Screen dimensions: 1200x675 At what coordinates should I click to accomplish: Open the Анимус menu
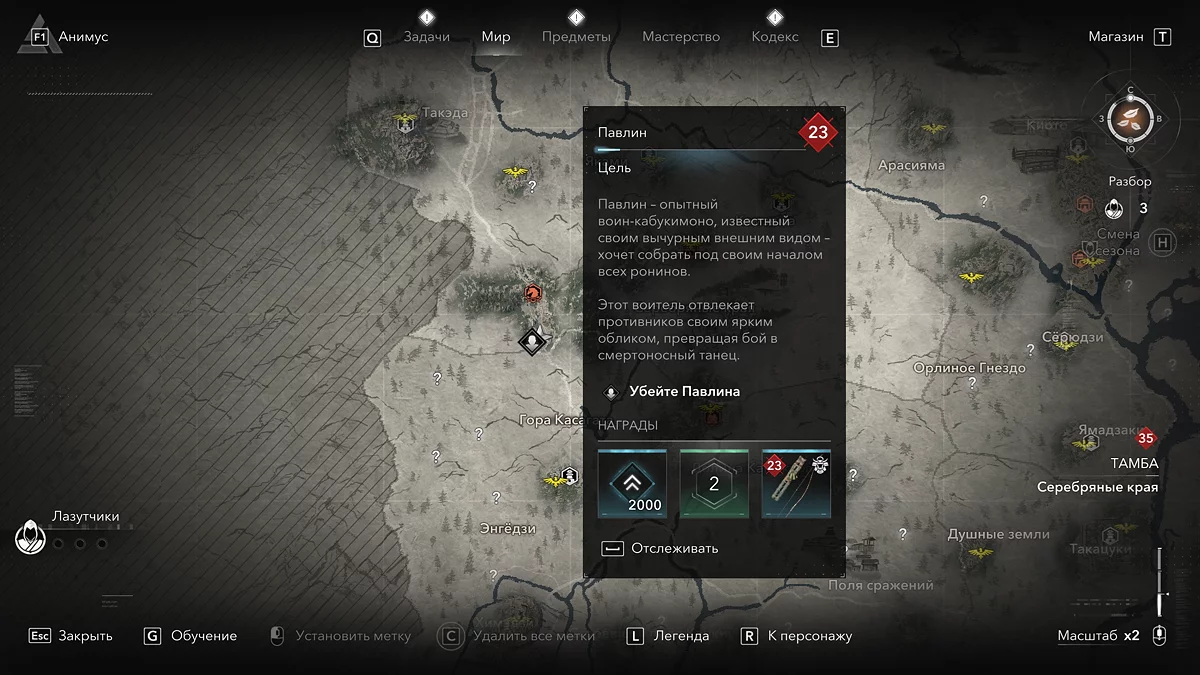(83, 37)
